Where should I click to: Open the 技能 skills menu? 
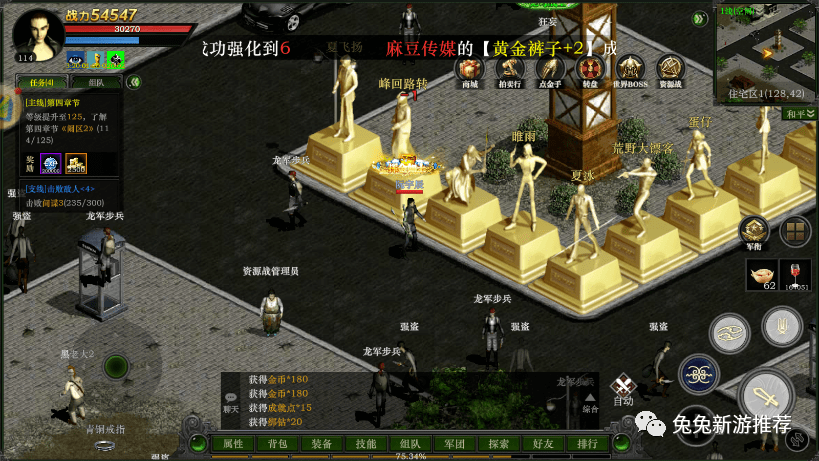[366, 444]
